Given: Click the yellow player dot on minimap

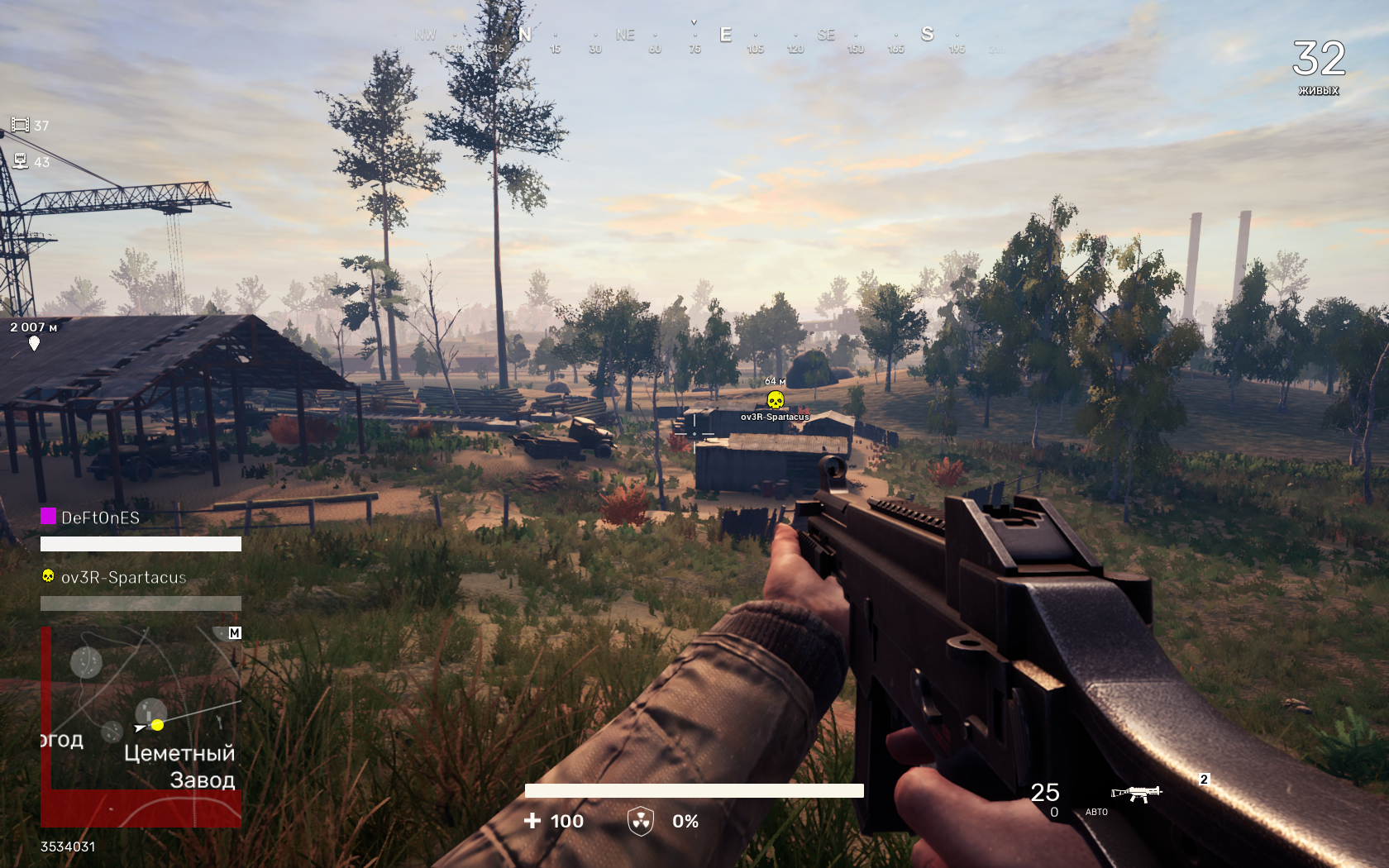Looking at the screenshot, I should (x=157, y=725).
